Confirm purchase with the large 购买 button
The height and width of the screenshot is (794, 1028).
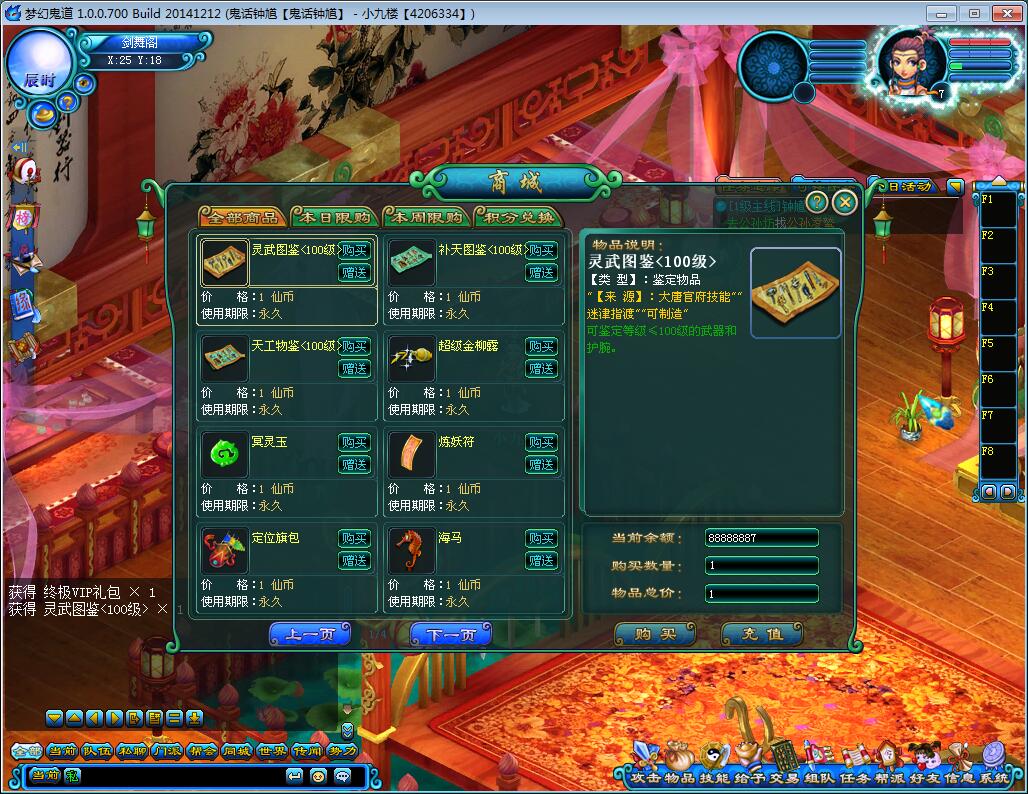point(654,634)
